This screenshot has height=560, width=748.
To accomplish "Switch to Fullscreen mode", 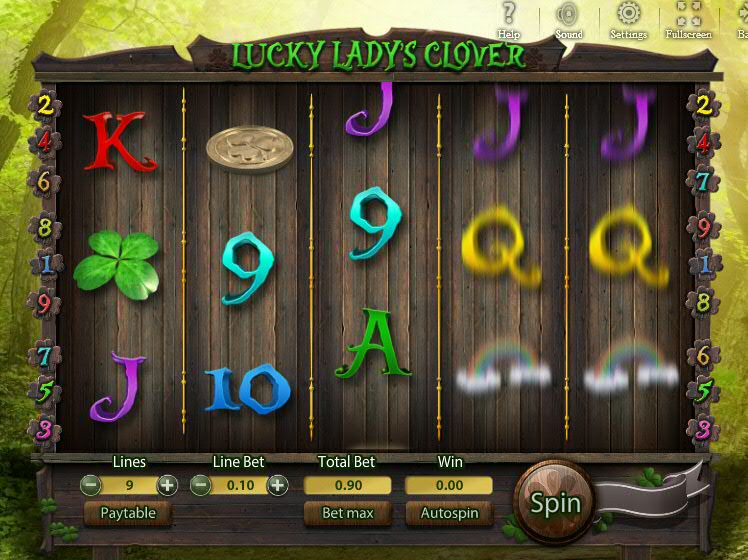I will [688, 19].
